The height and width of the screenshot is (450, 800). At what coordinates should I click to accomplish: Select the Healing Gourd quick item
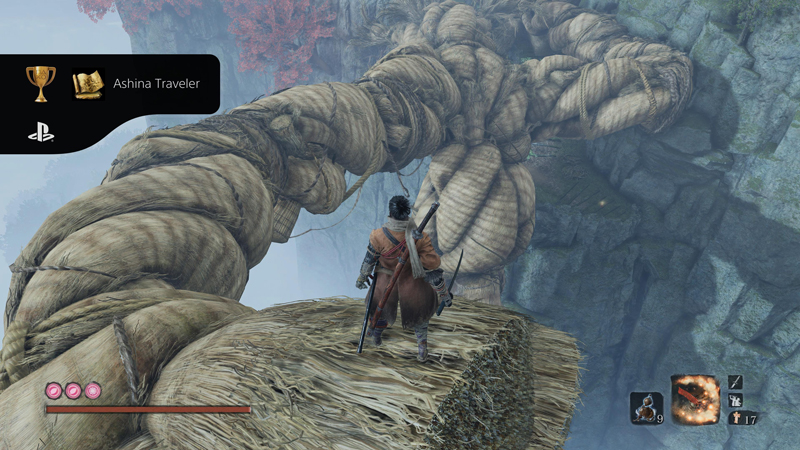coord(646,405)
